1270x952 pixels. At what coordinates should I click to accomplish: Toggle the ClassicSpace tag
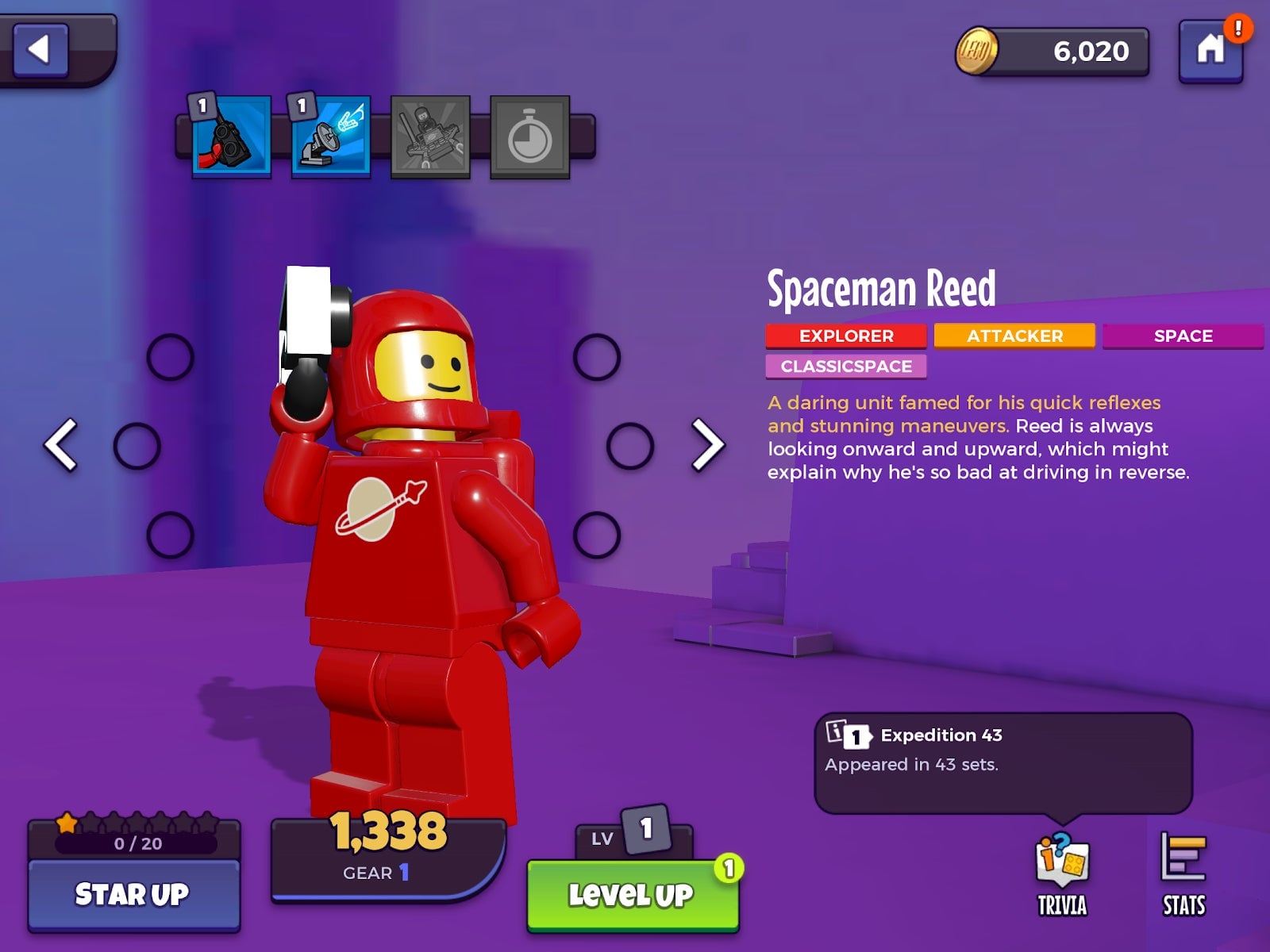coord(845,366)
